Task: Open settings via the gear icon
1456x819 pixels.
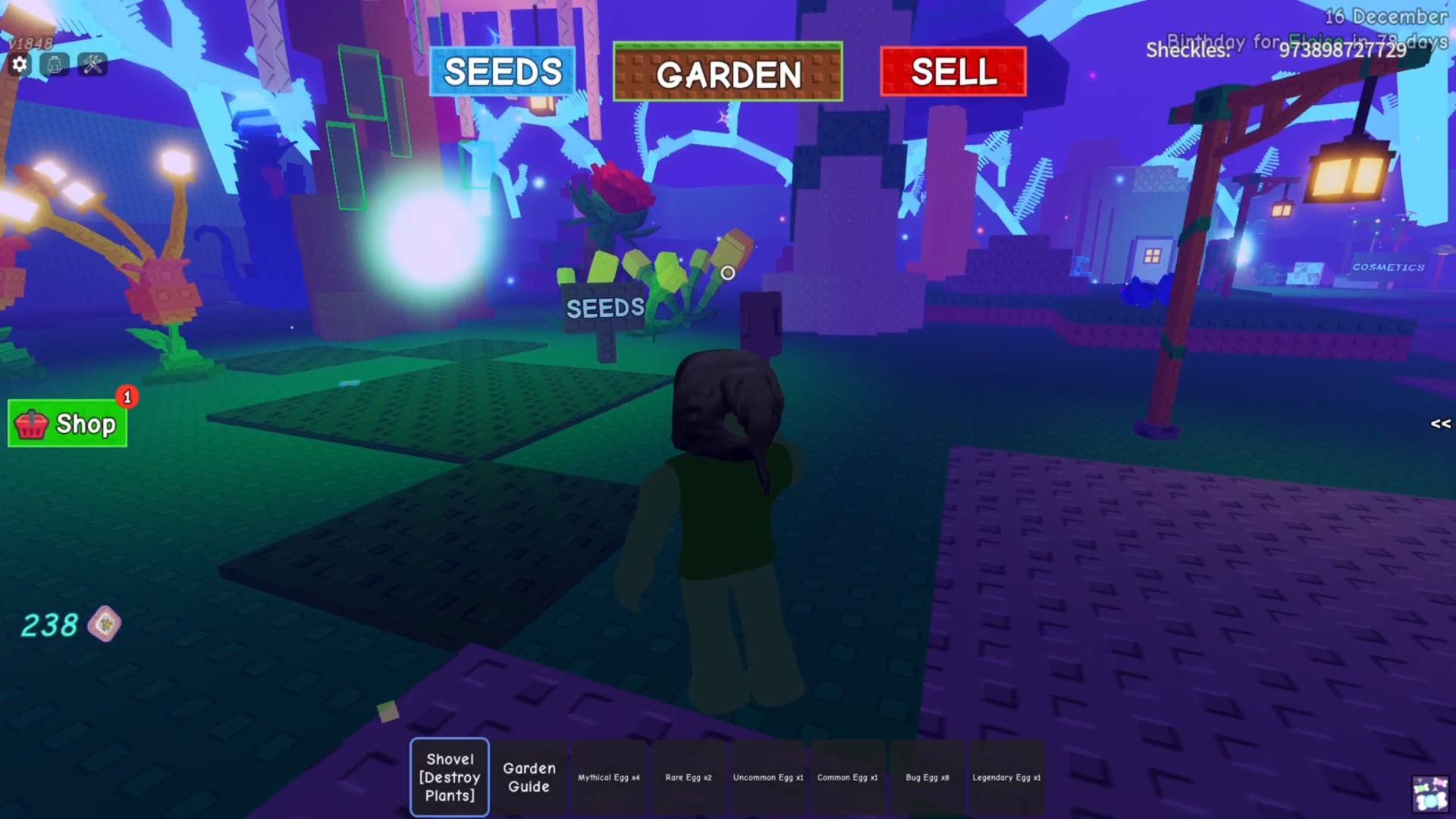Action: [20, 64]
